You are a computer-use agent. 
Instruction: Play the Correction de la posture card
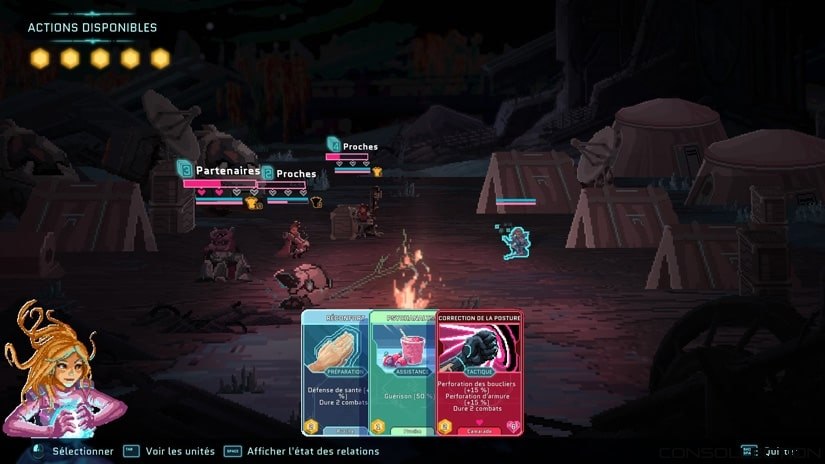(x=478, y=372)
